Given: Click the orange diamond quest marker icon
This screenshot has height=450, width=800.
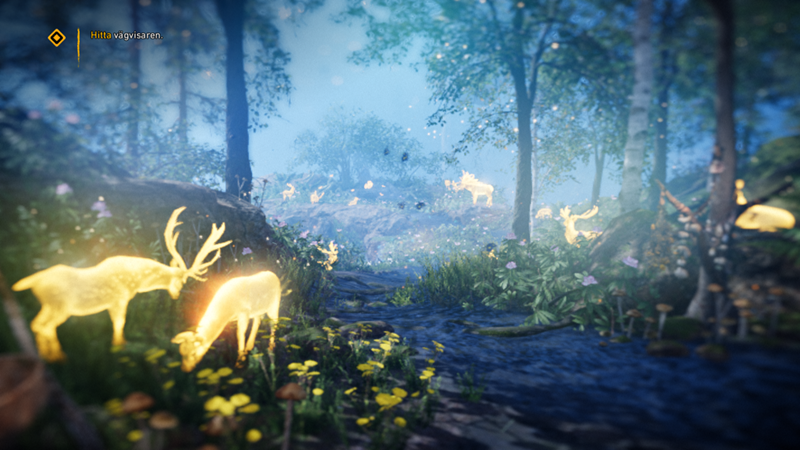Looking at the screenshot, I should (x=57, y=37).
